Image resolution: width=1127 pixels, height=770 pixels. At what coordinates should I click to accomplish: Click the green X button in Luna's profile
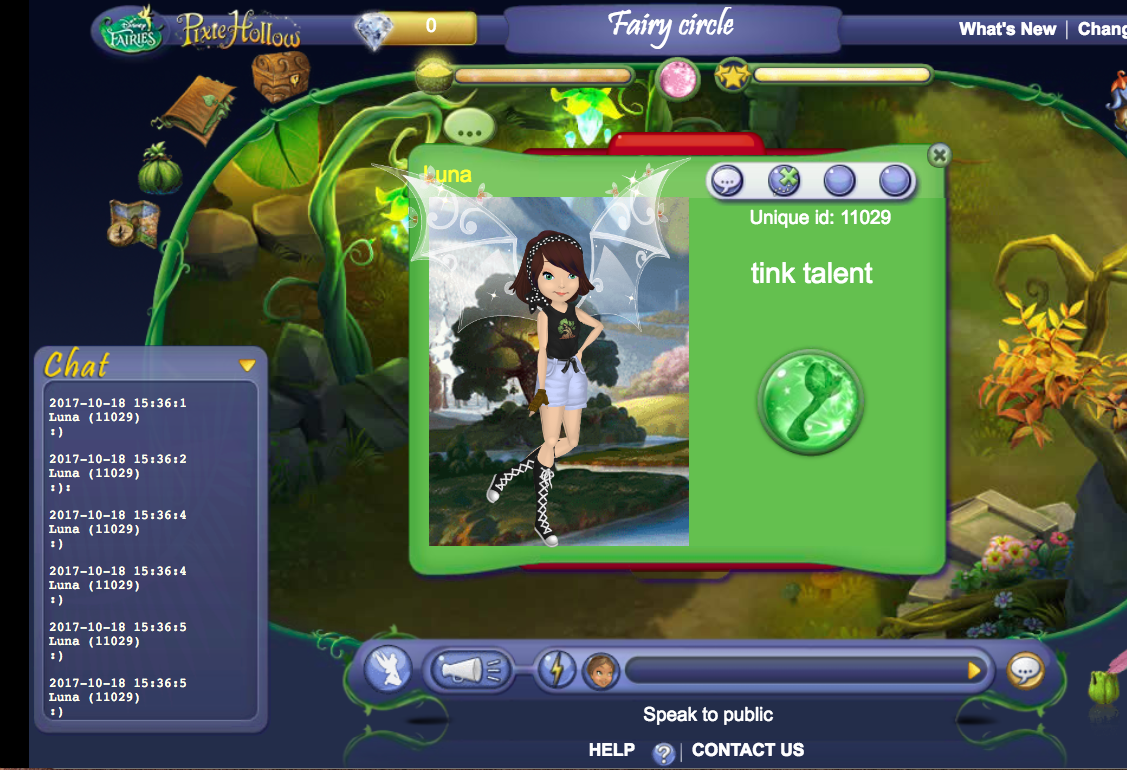pyautogui.click(x=784, y=181)
